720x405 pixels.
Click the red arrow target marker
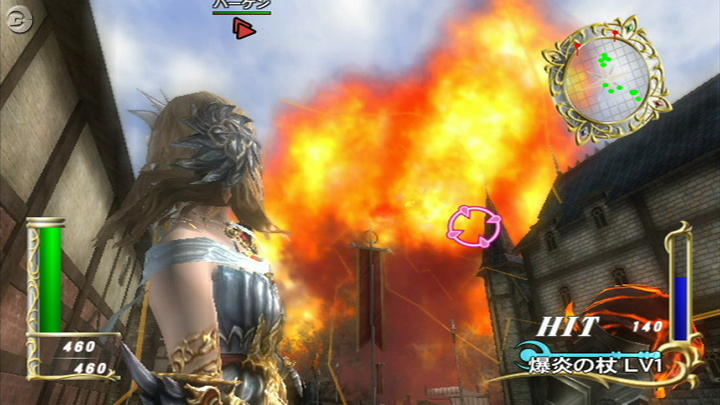coord(243,29)
